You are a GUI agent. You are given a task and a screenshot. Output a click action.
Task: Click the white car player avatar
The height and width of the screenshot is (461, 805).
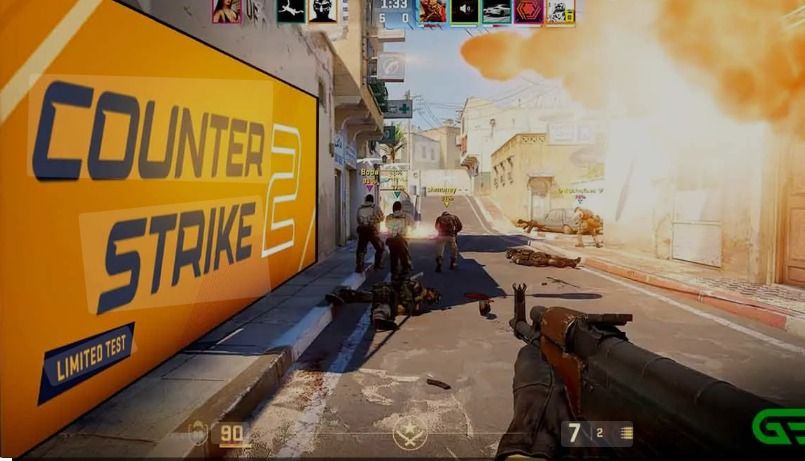click(496, 11)
